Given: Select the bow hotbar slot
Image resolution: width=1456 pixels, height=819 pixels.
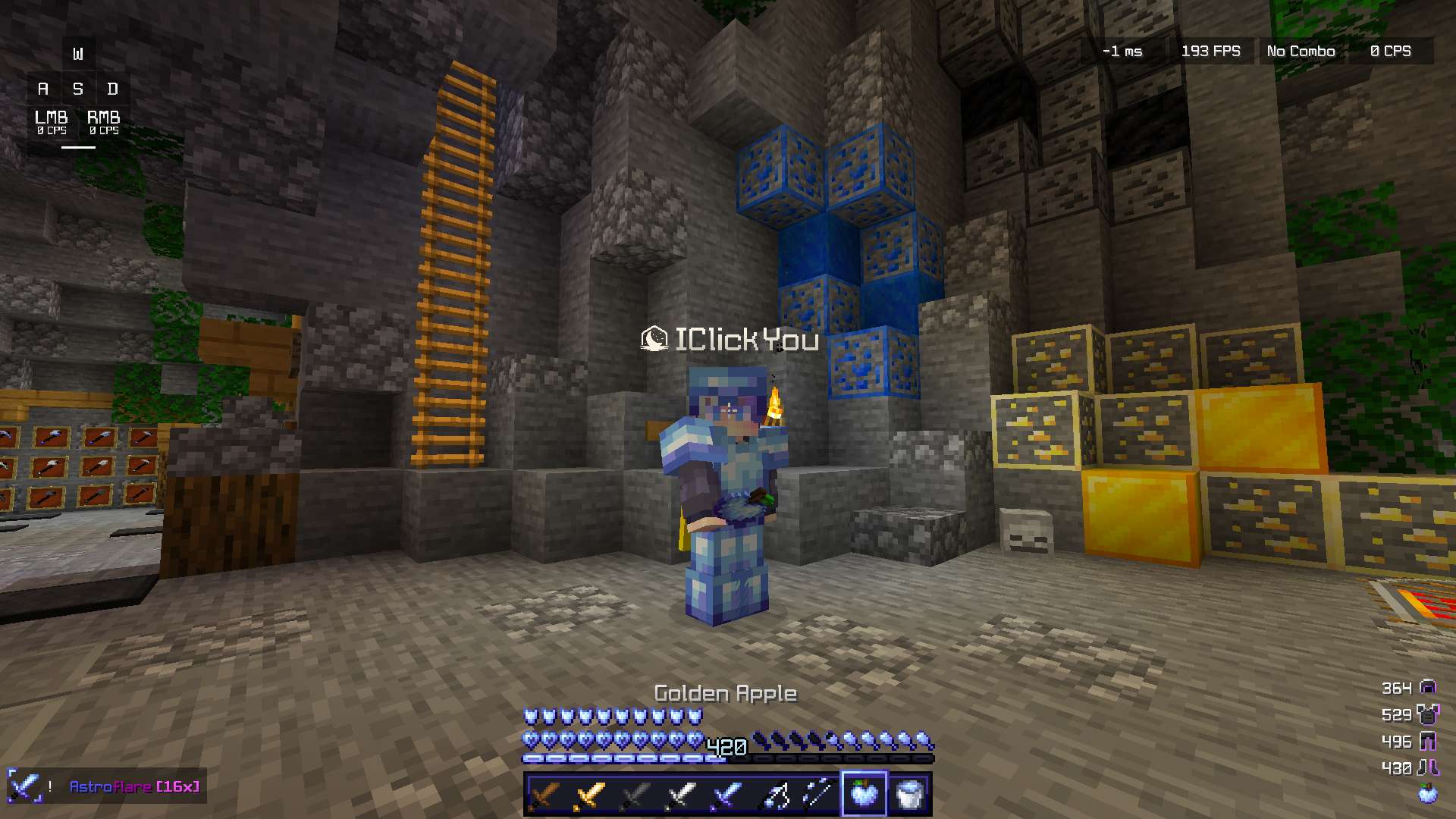Looking at the screenshot, I should pos(773,795).
